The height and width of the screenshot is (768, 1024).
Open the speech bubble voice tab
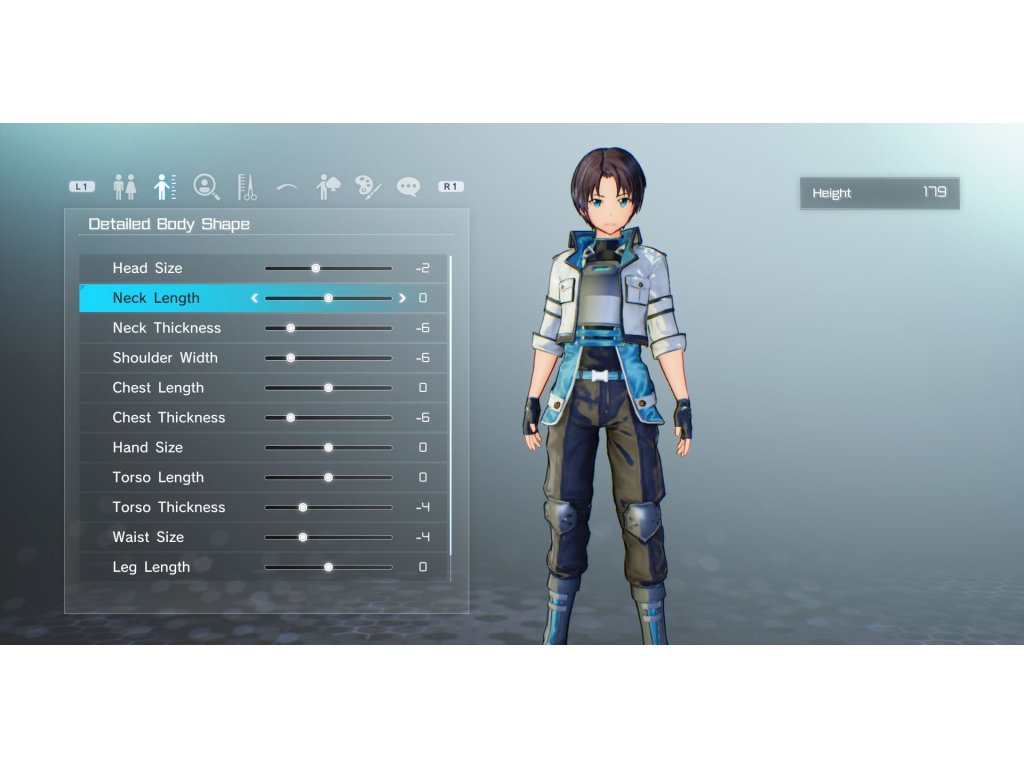tap(408, 186)
